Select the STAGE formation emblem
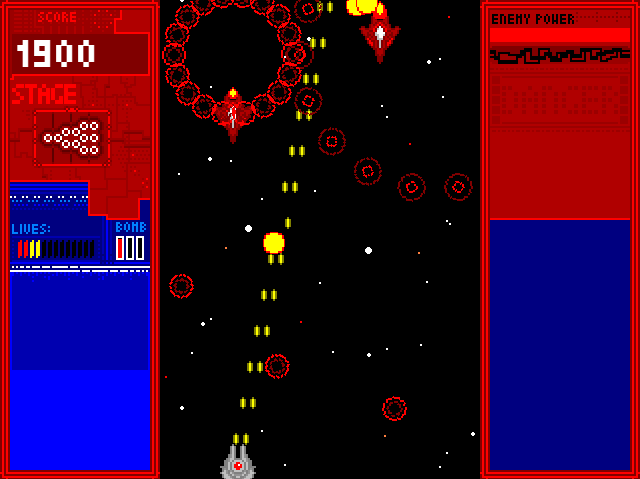This screenshot has height=479, width=640. [x=72, y=138]
